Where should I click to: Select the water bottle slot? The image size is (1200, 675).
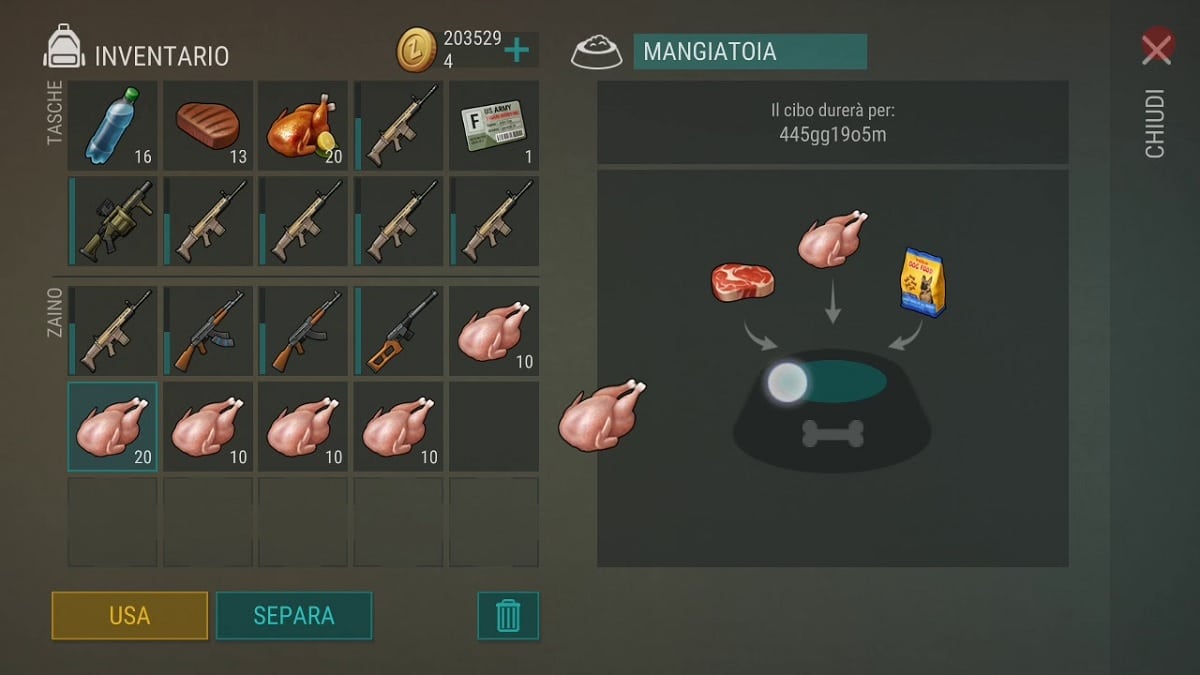pyautogui.click(x=112, y=125)
